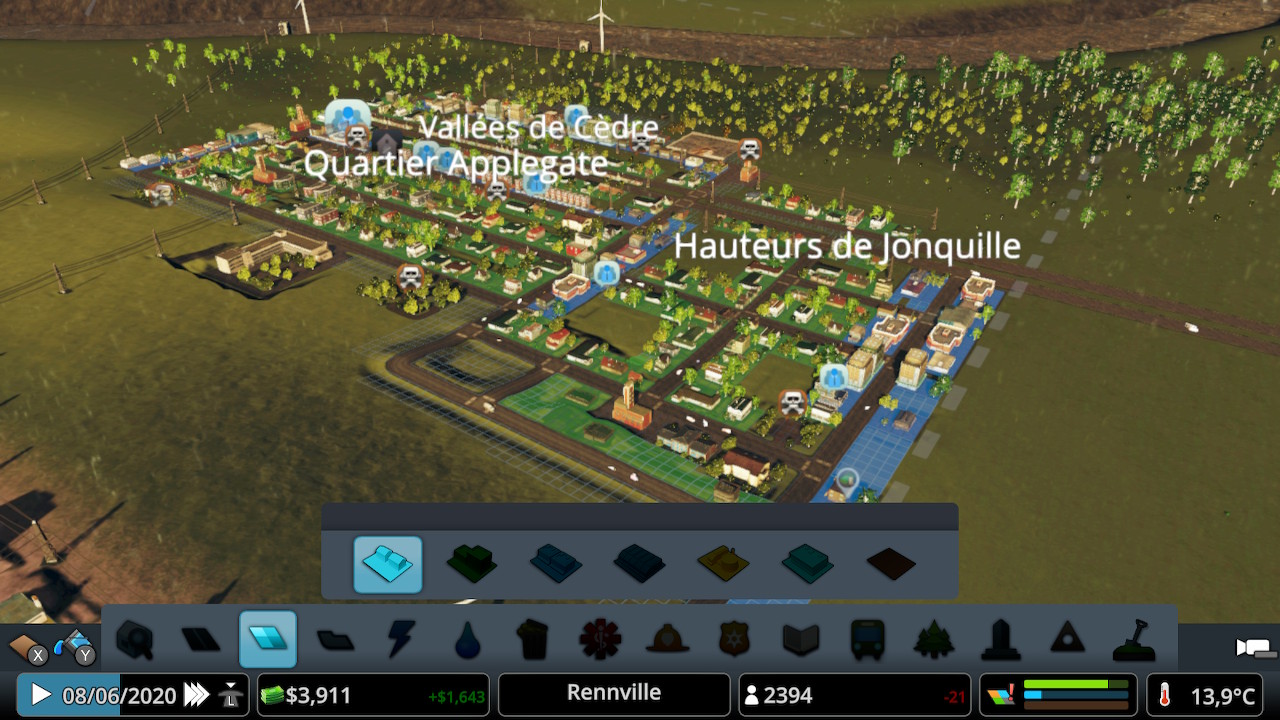
Task: Open the electricity lightning bolt menu
Action: pyautogui.click(x=401, y=639)
